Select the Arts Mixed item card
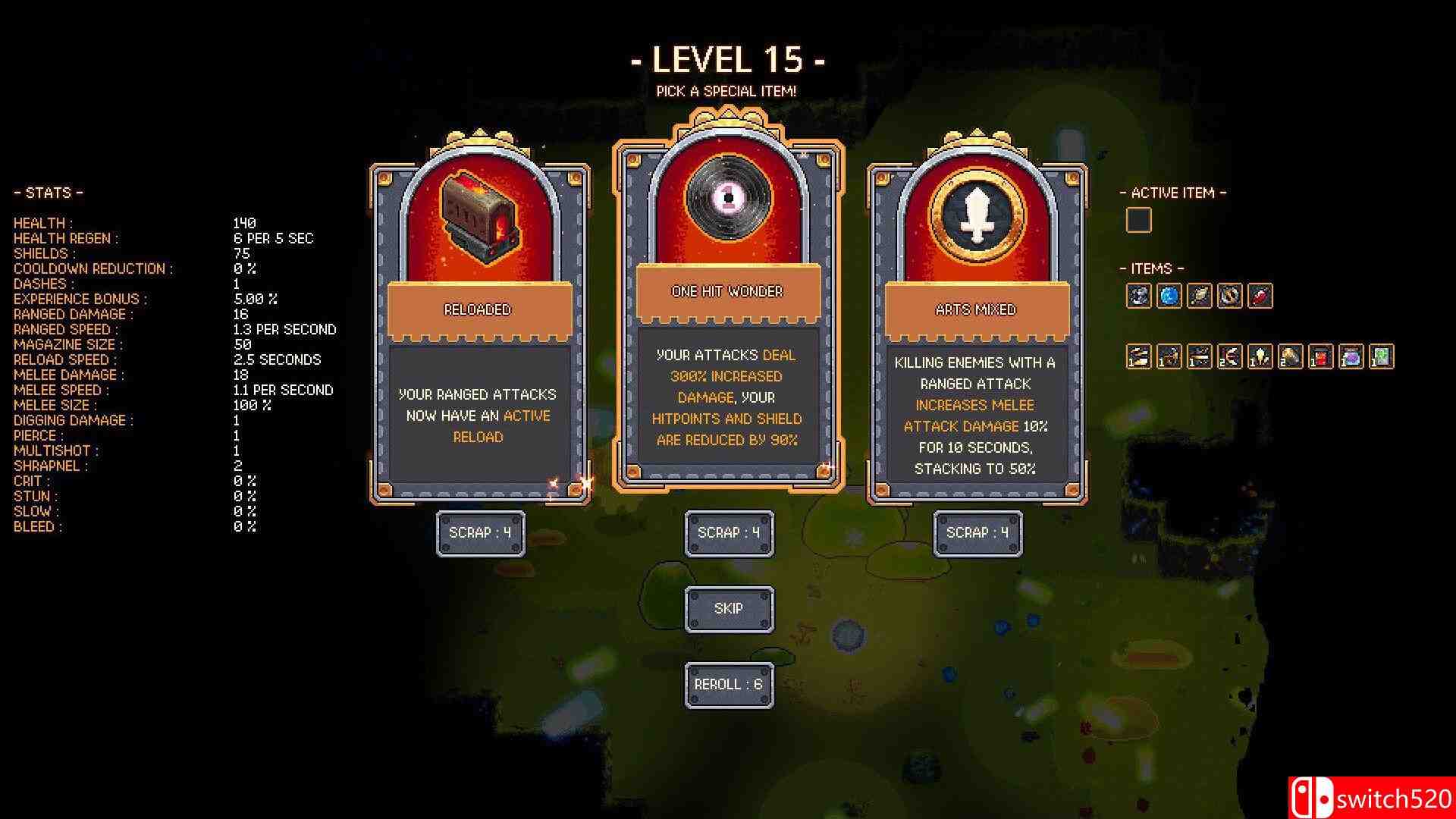 pyautogui.click(x=977, y=326)
